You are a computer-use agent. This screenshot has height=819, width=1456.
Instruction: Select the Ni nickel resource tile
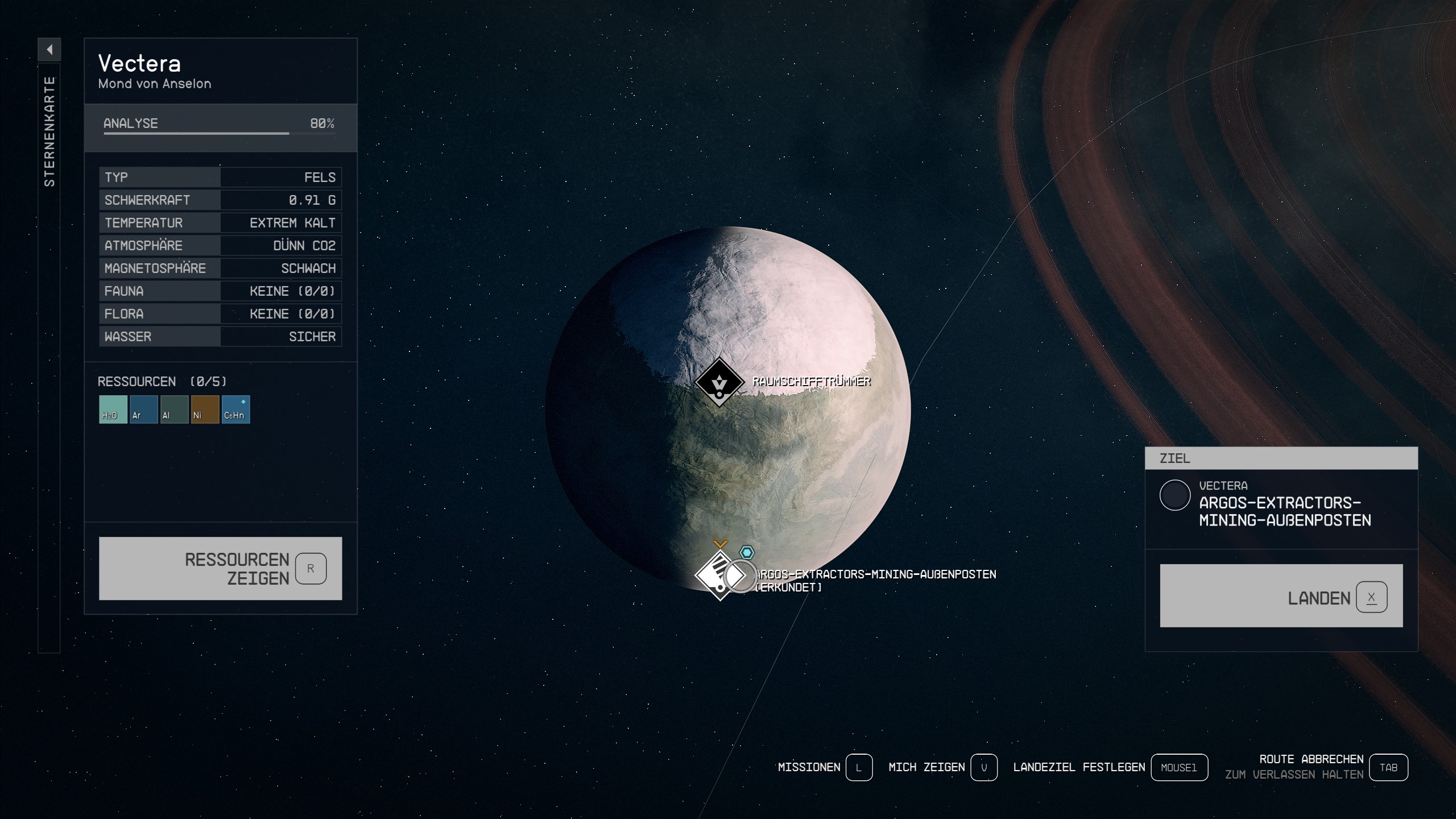click(205, 409)
